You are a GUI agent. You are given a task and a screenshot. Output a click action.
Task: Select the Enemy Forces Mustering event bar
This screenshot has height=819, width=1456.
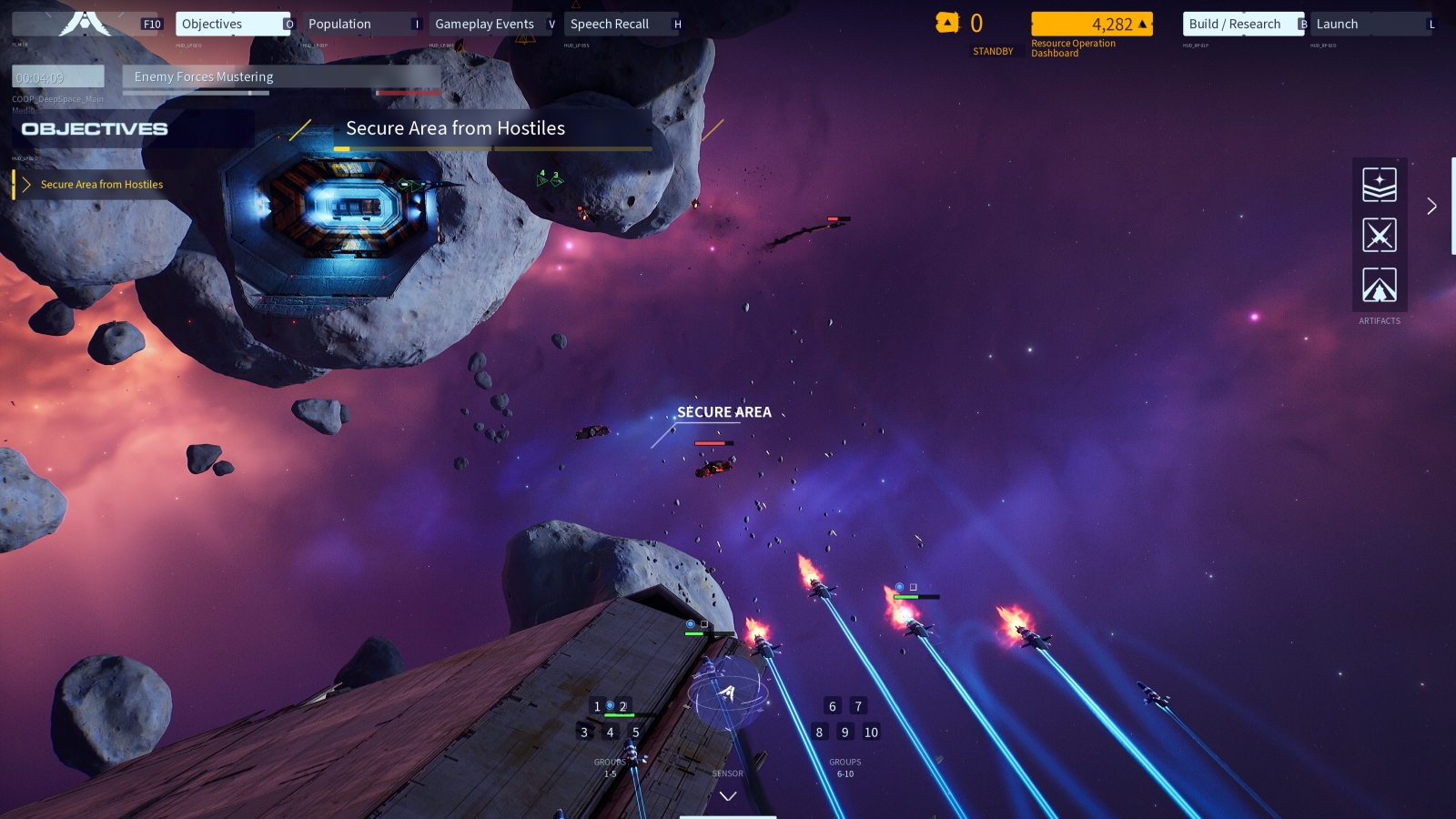281,77
